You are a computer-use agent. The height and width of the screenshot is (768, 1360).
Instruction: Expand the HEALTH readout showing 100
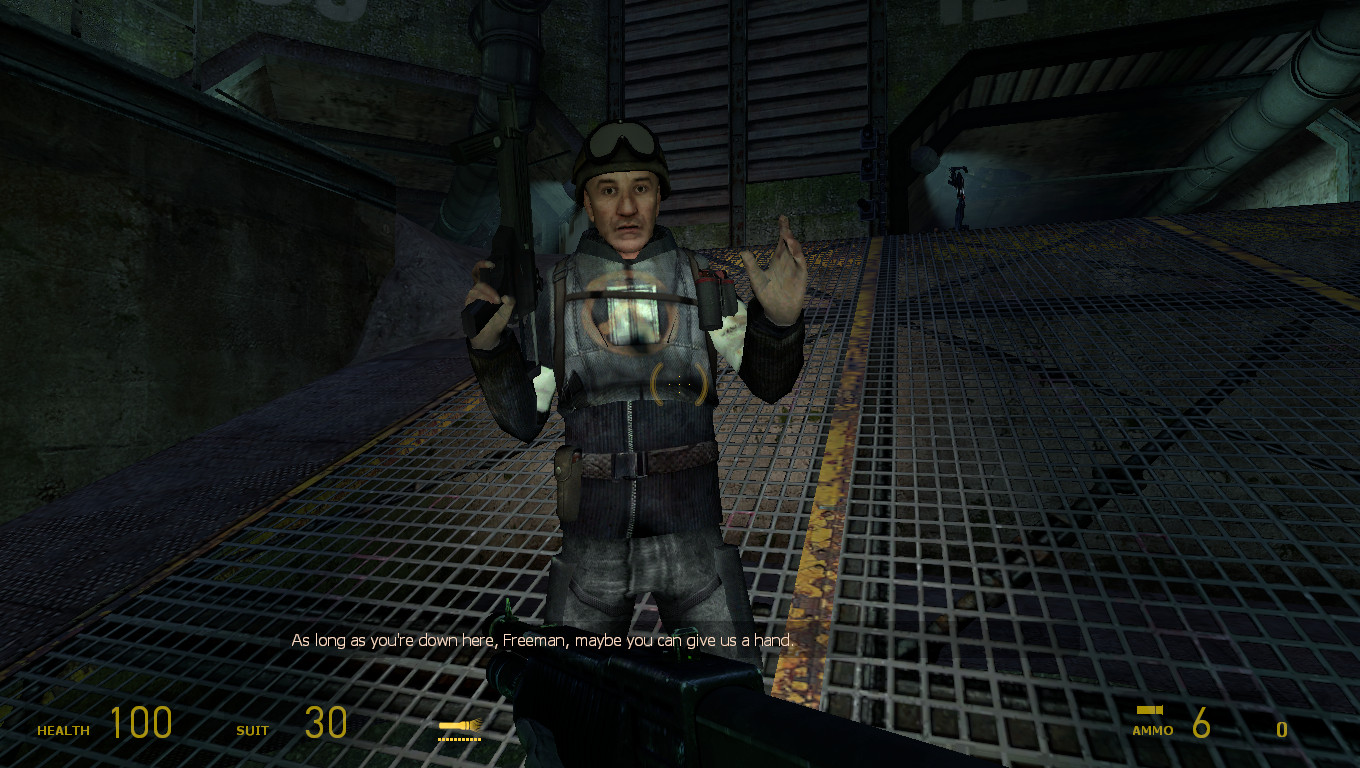pyautogui.click(x=143, y=722)
